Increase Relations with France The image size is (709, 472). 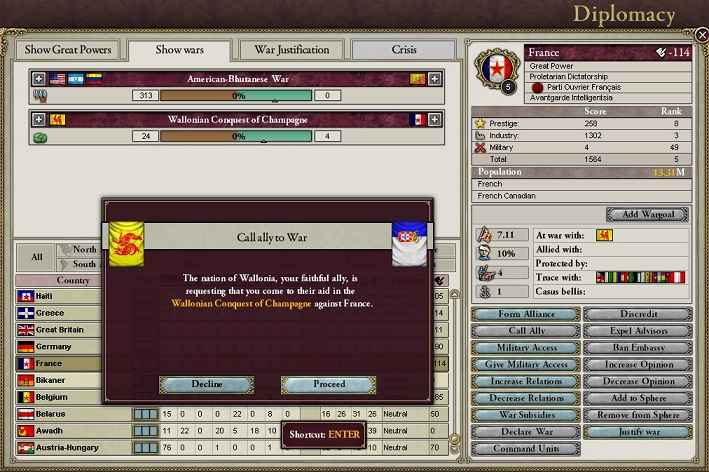(x=525, y=381)
